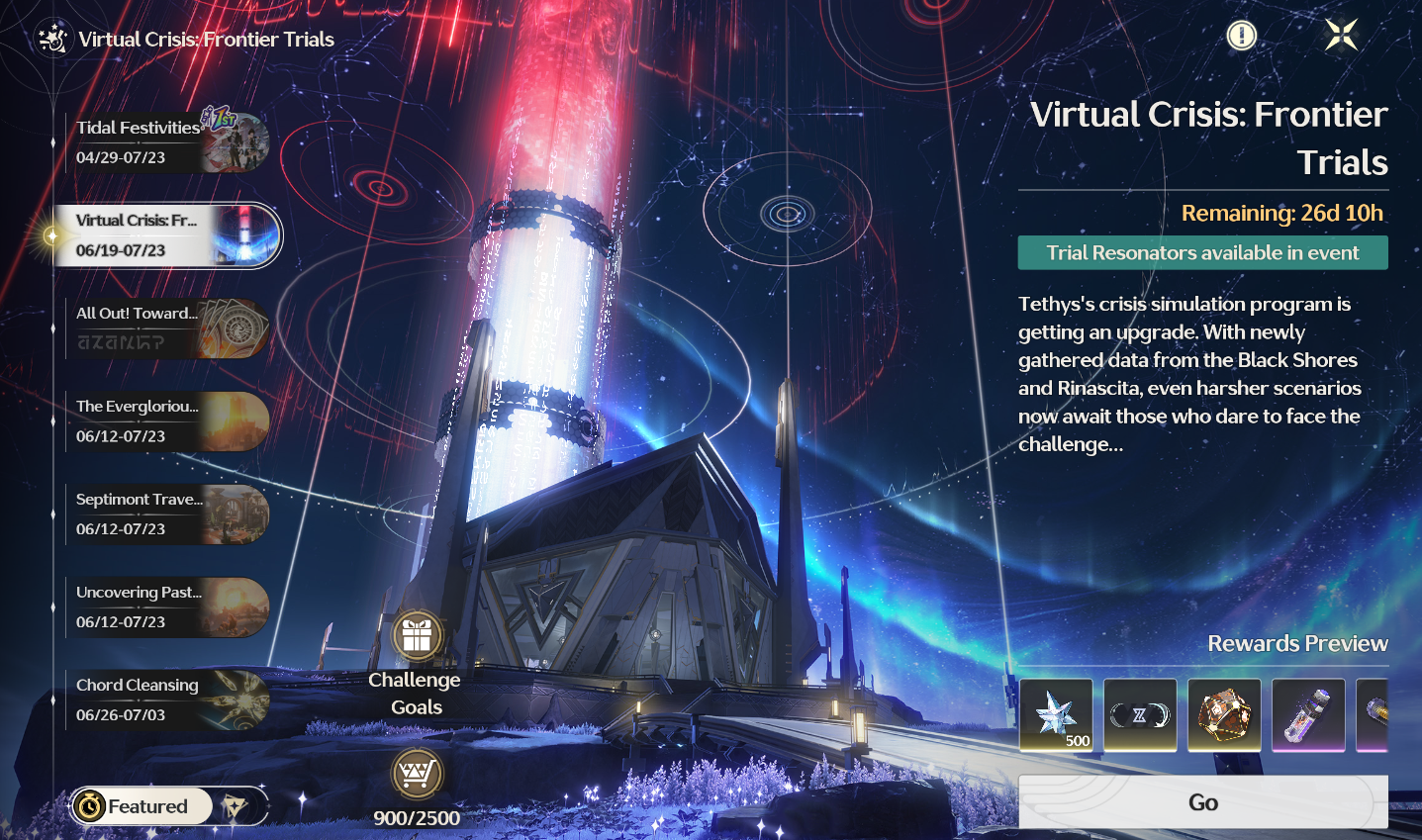The image size is (1422, 840).
Task: Open the shop cart showing 900/2500
Action: tap(417, 775)
